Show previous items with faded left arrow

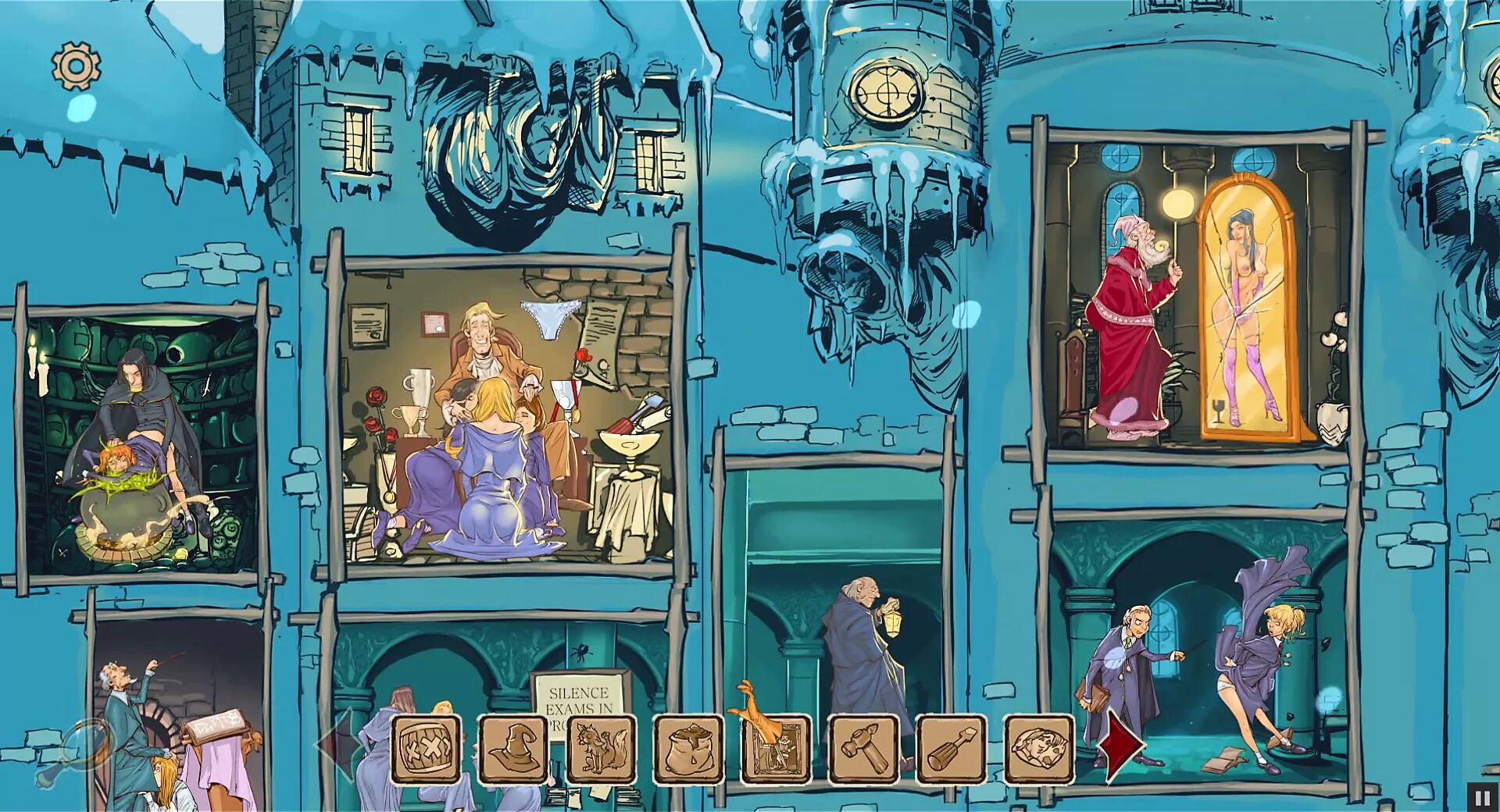click(334, 745)
